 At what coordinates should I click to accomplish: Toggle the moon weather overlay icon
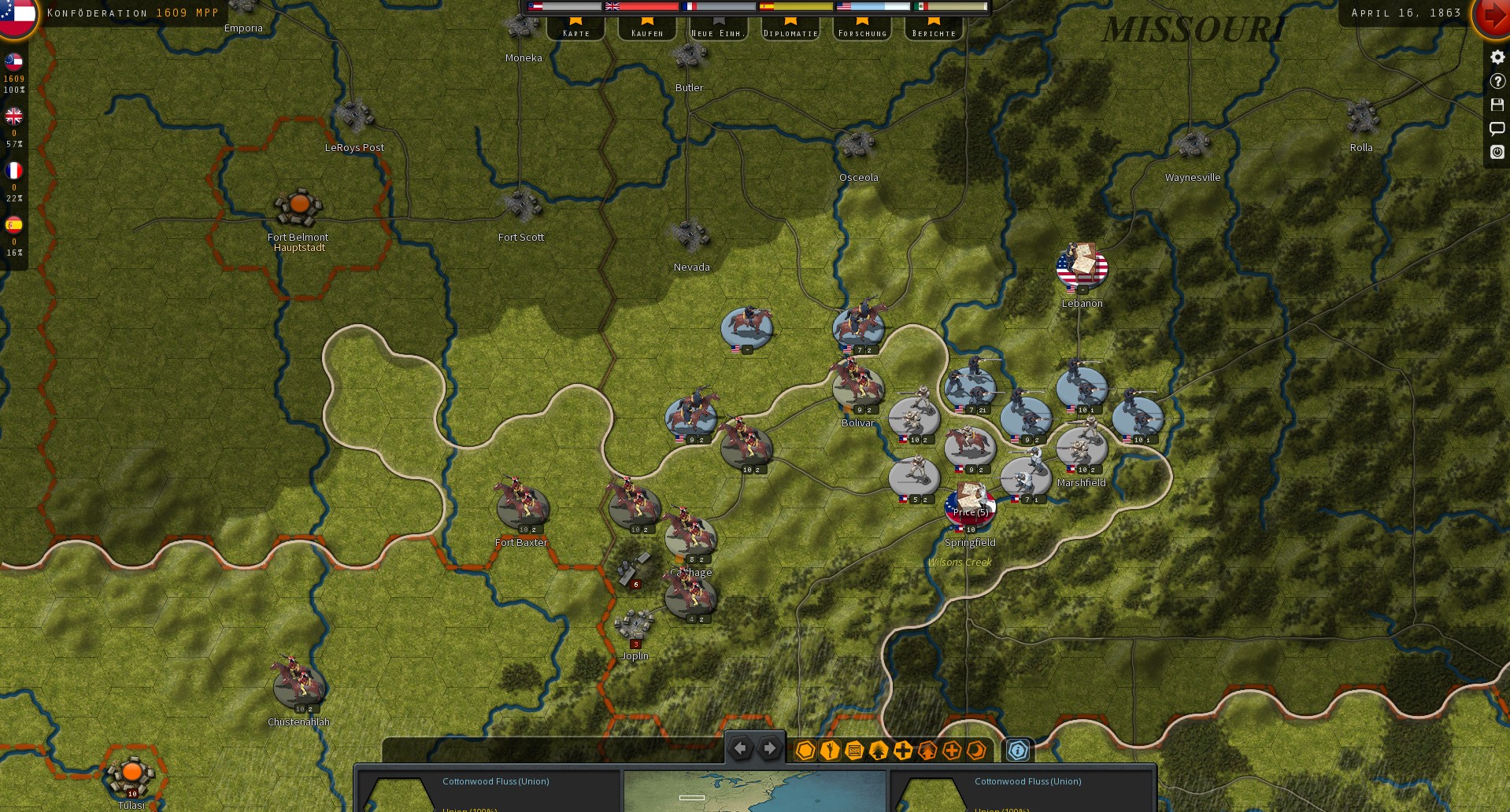976,750
